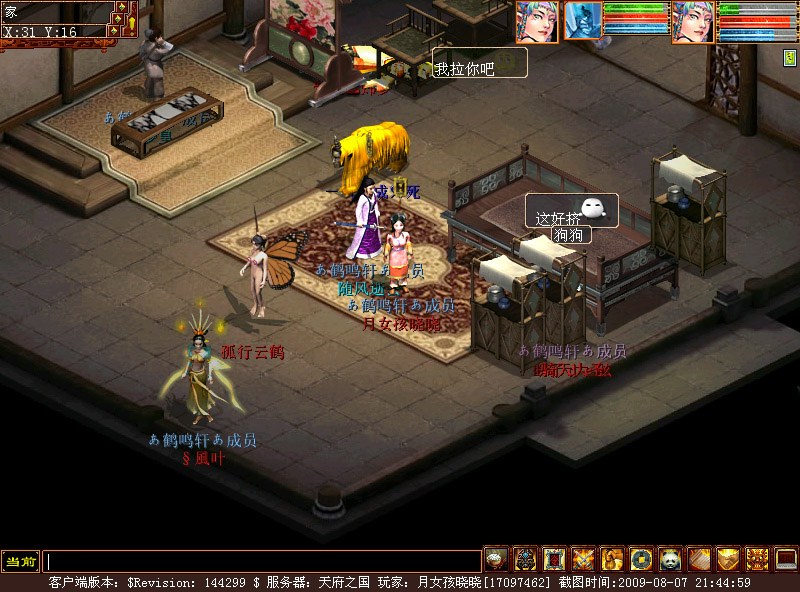Open the crossed swords menu icon
Image resolution: width=800 pixels, height=592 pixels.
point(583,560)
